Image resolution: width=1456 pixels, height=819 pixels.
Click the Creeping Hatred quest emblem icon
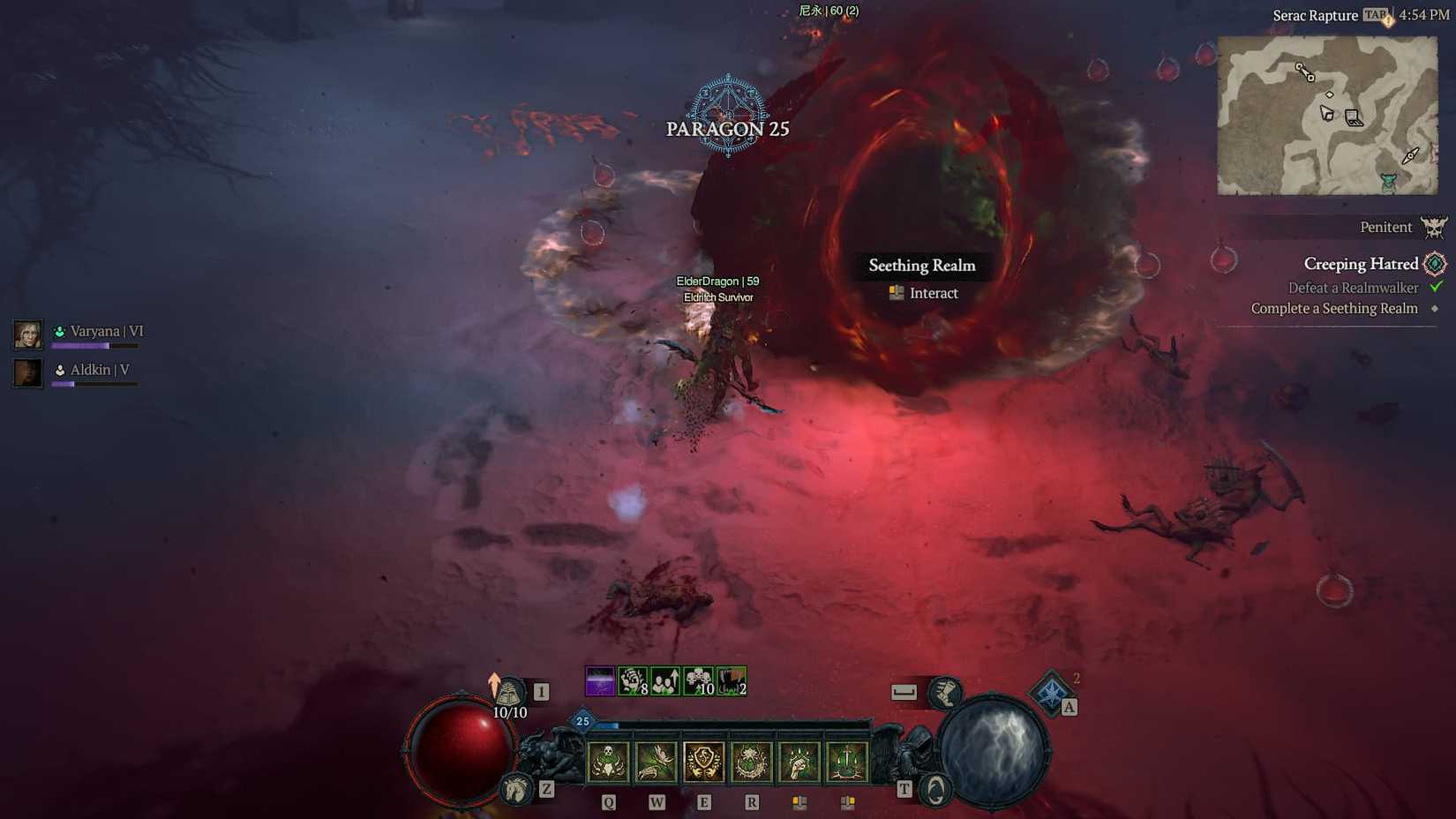click(x=1436, y=264)
